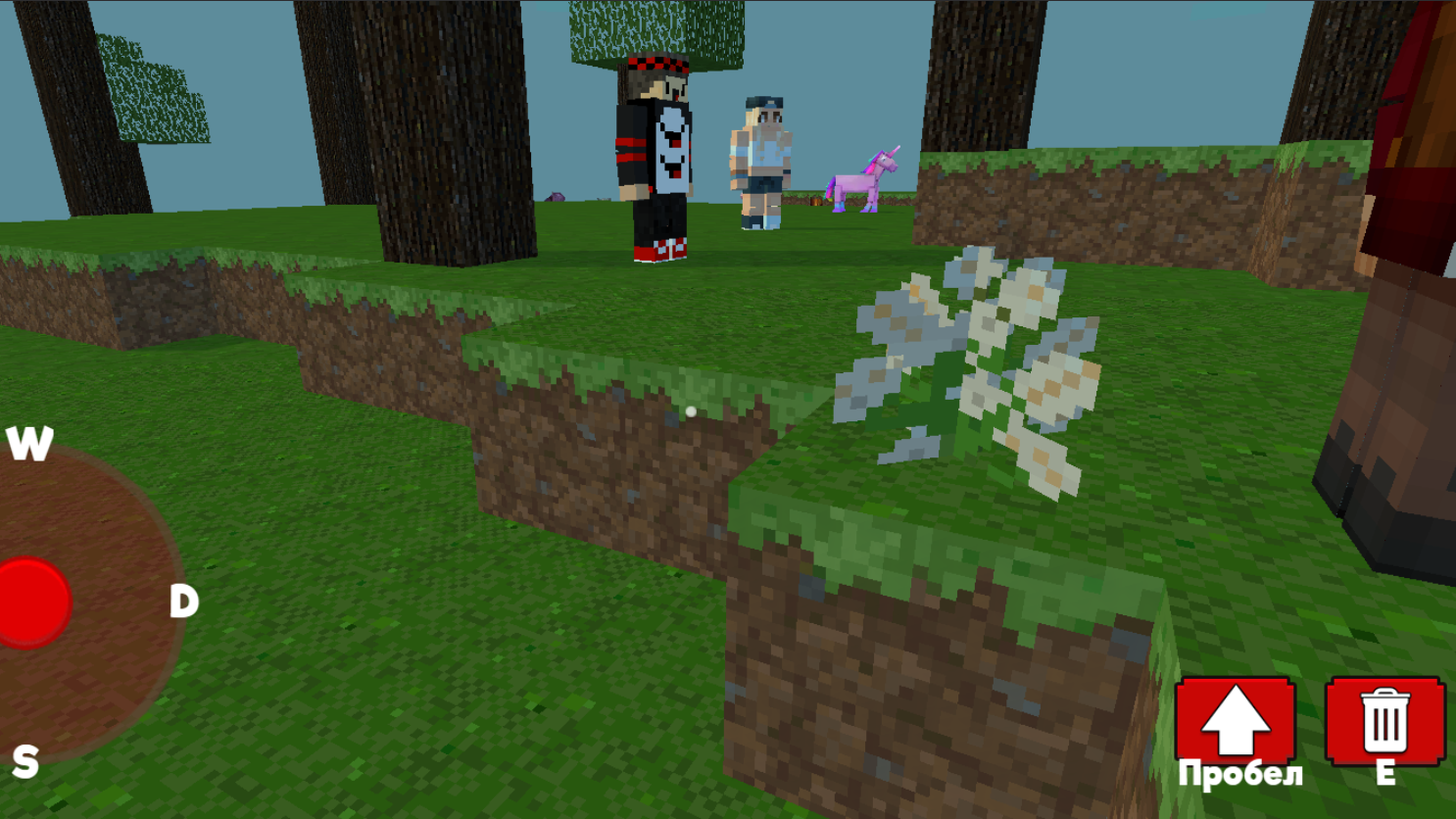Click the white crosshair dot

tap(692, 410)
